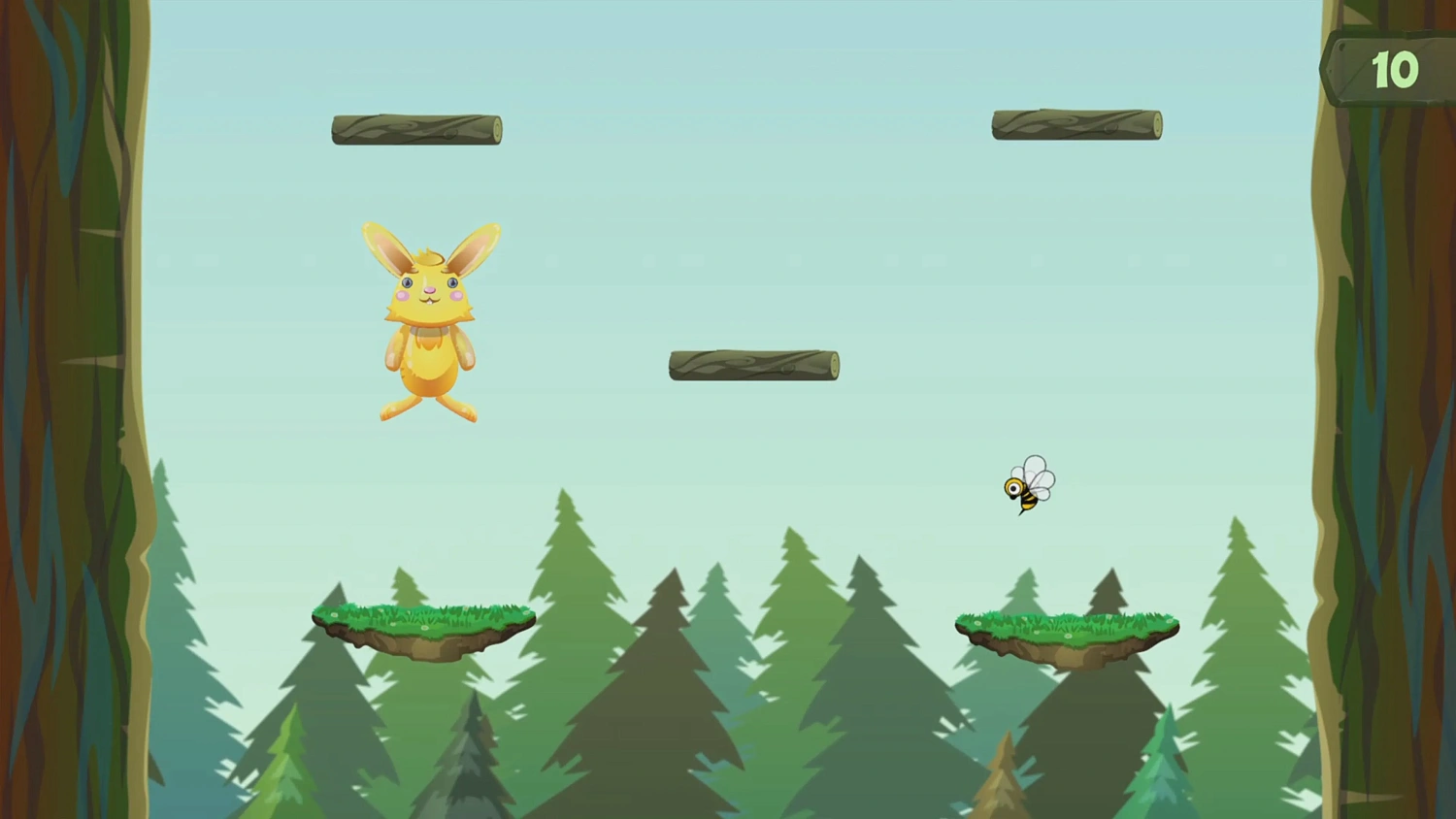Click the bee's wings

point(1039,474)
